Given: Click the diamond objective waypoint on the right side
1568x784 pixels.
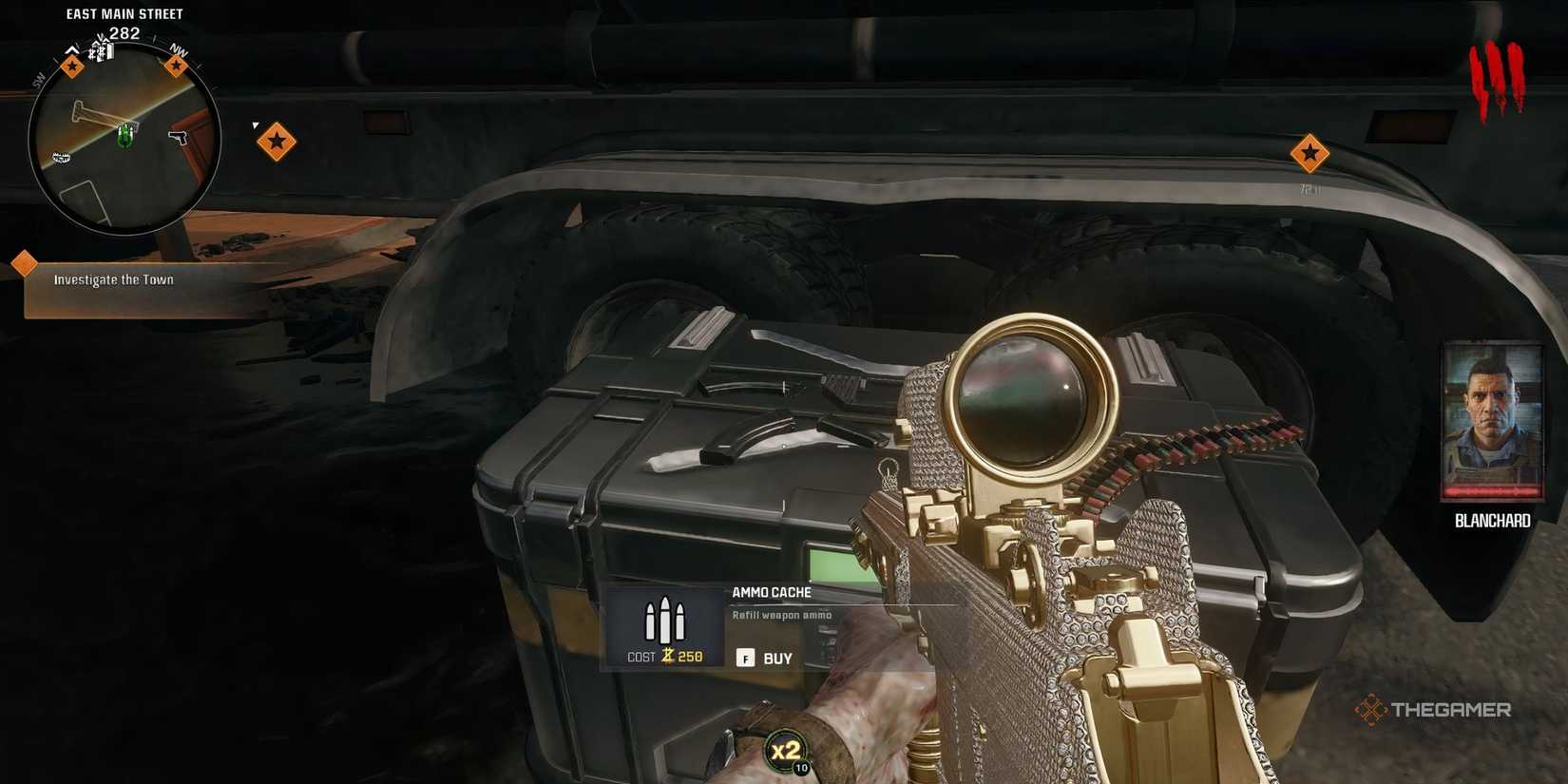Looking at the screenshot, I should tap(1310, 152).
